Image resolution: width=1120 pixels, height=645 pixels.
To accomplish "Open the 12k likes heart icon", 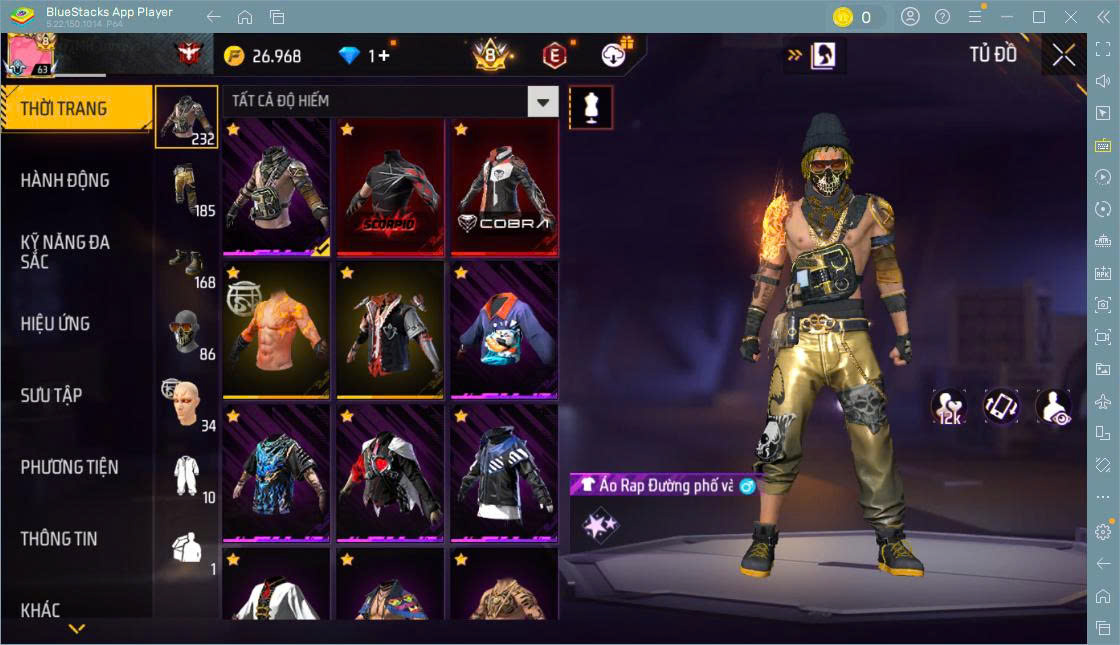I will [x=948, y=406].
